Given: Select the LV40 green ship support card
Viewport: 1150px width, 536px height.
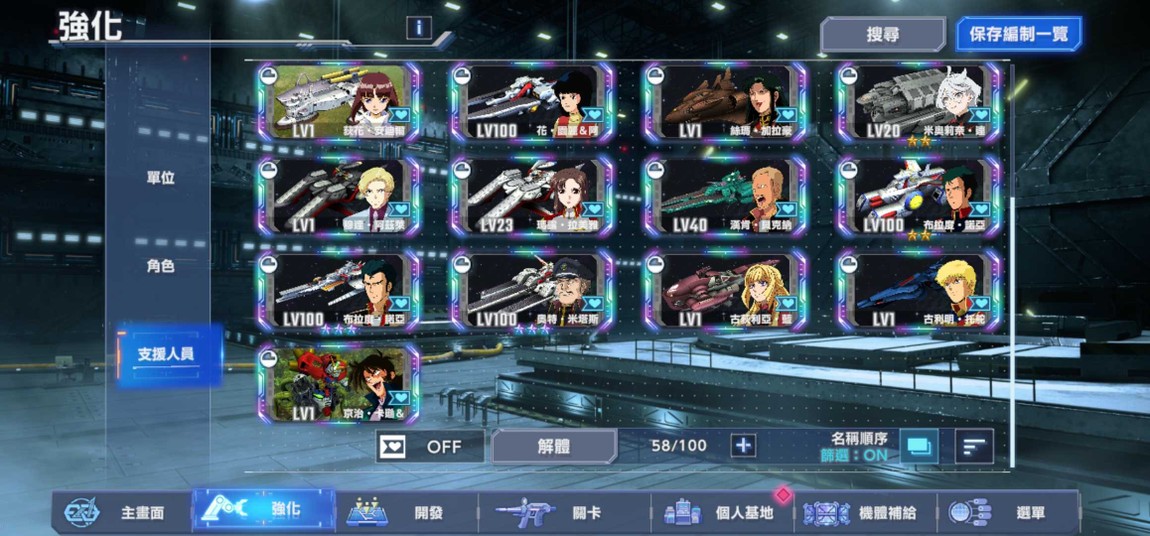Looking at the screenshot, I should (x=725, y=197).
